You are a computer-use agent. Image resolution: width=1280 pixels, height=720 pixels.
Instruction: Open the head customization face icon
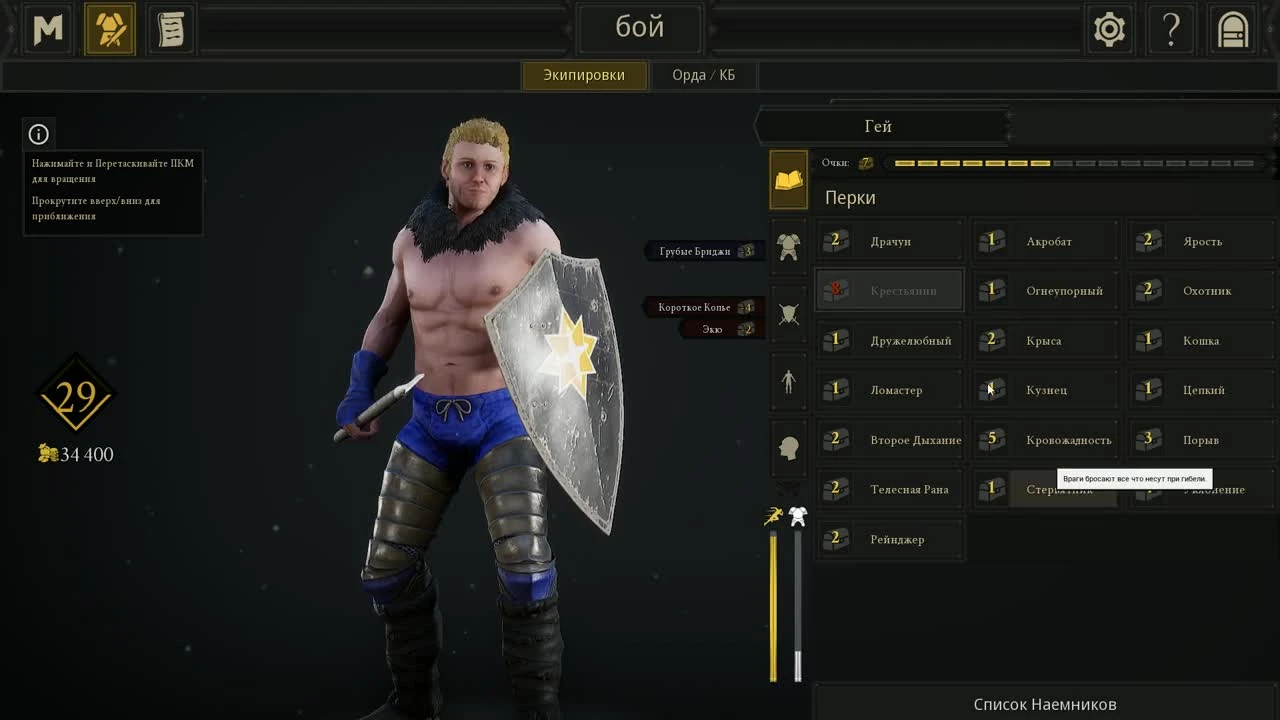(787, 450)
